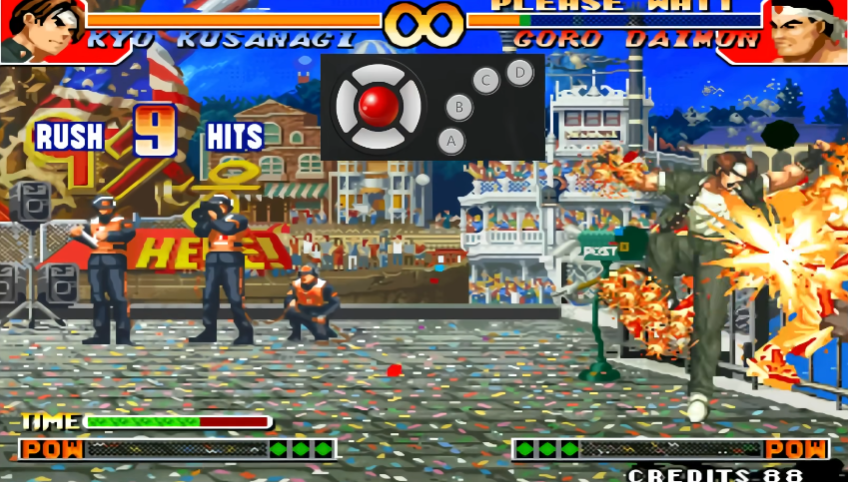This screenshot has height=482, width=848.
Task: Hit the on-screen B button
Action: [x=459, y=106]
